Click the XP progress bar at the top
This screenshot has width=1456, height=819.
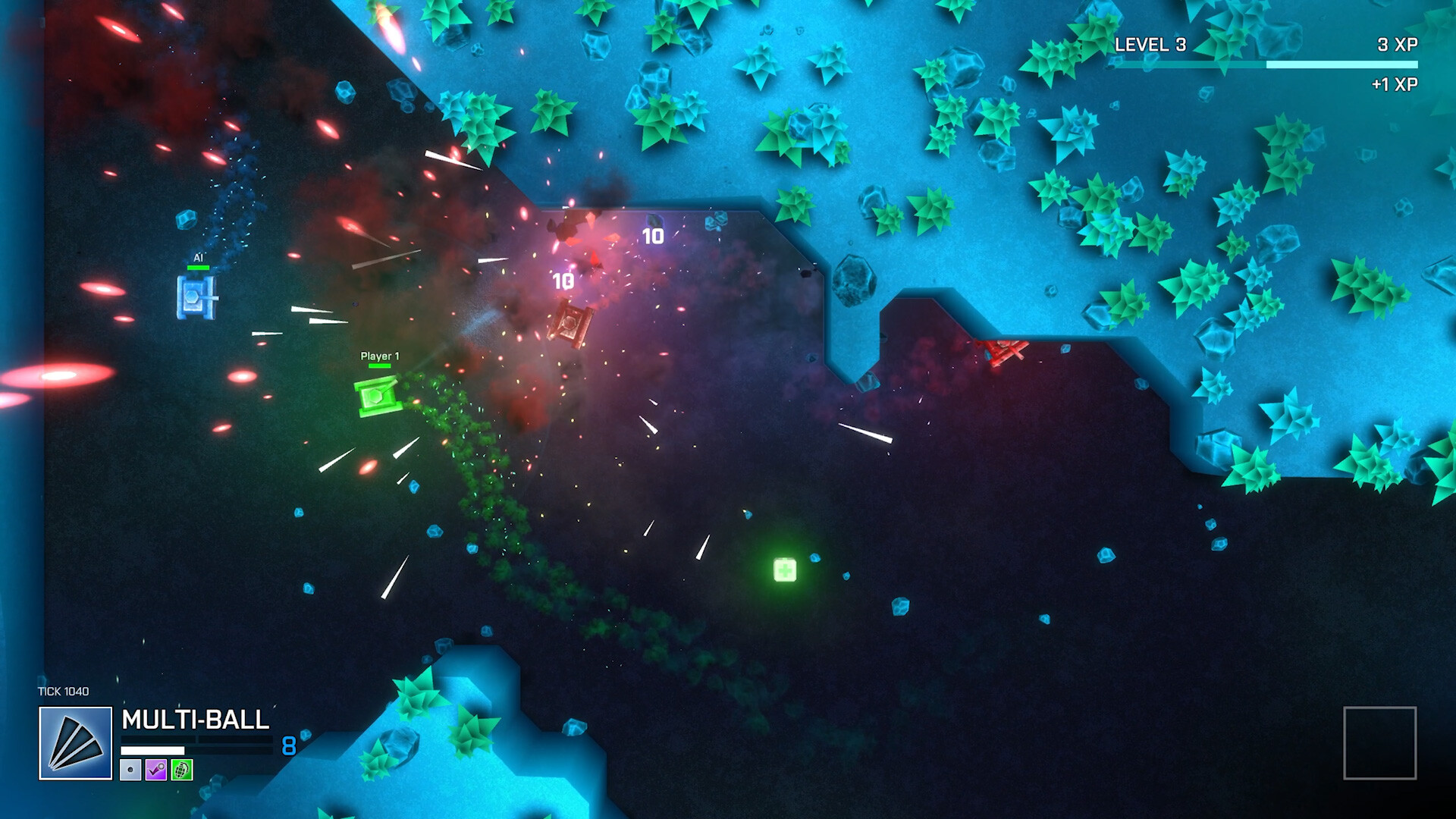(1266, 65)
